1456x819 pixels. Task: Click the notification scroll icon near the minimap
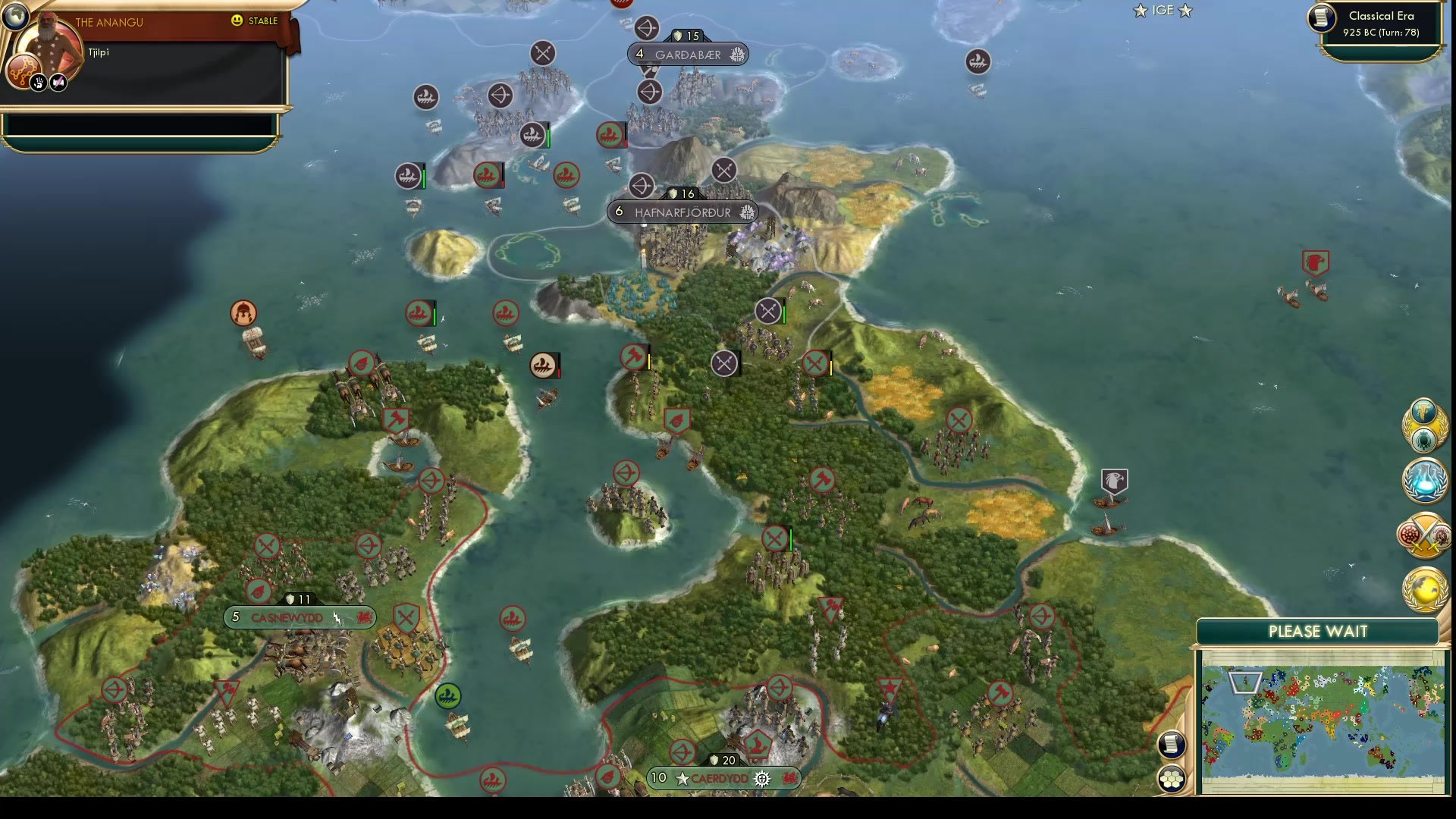coord(1172,745)
